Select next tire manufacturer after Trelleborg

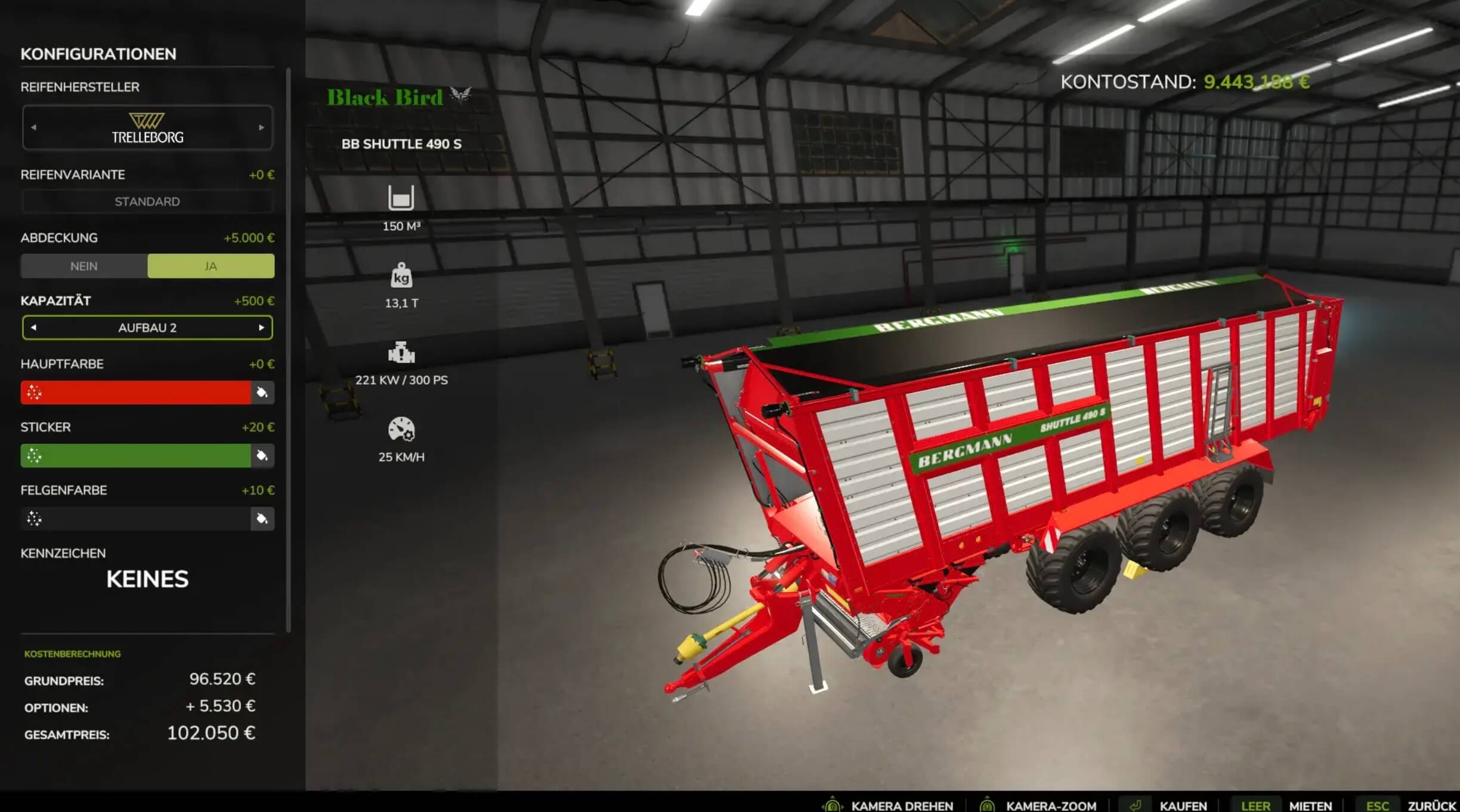pos(261,128)
